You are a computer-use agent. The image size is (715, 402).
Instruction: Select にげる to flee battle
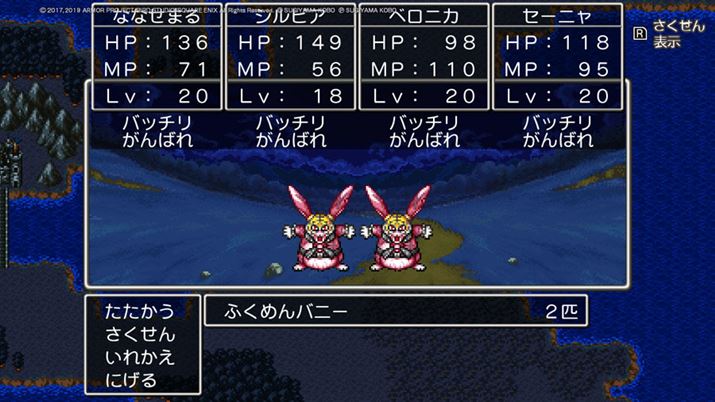[132, 380]
